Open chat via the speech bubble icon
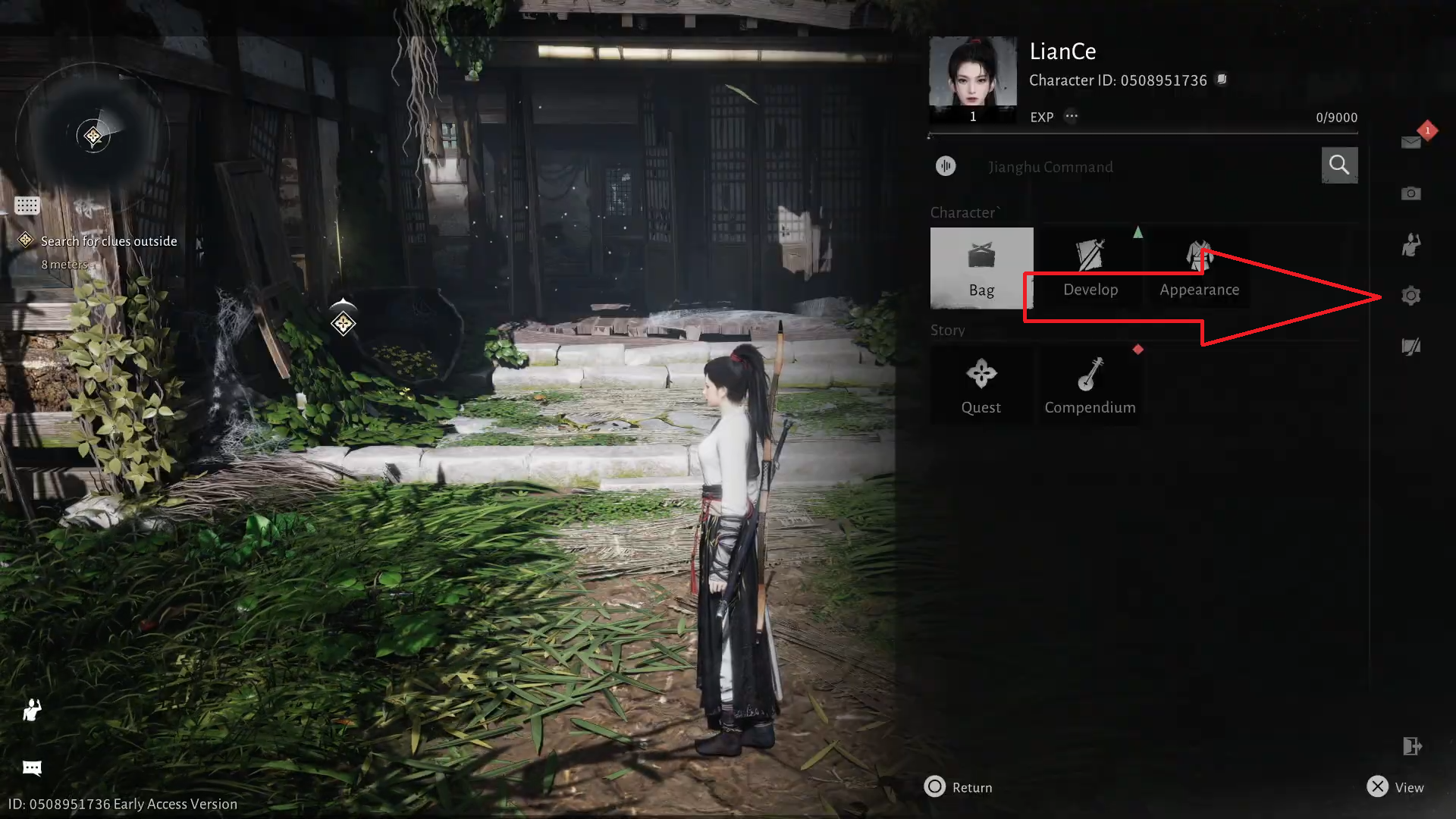This screenshot has height=819, width=1456. [31, 768]
